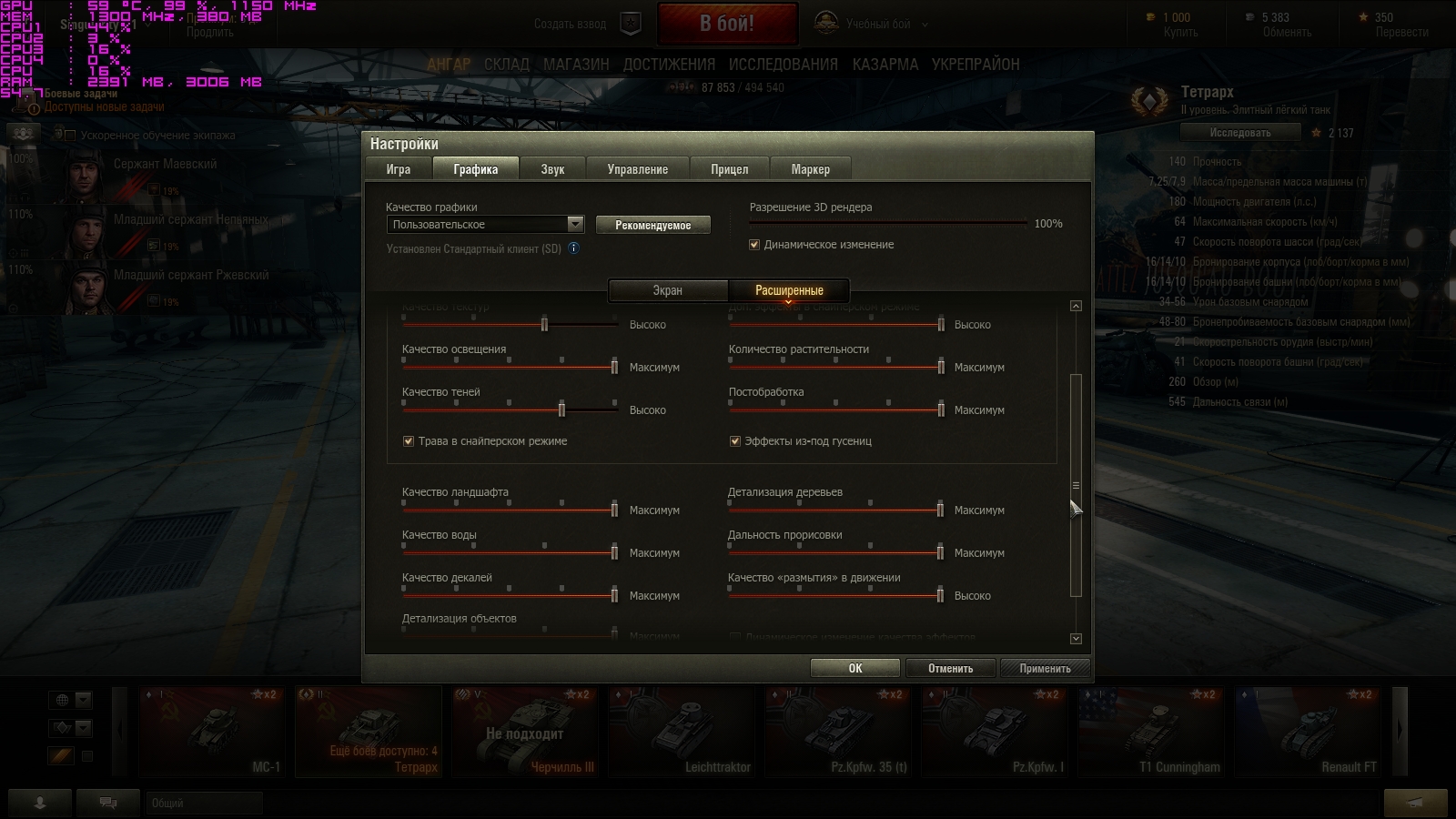
Task: Switch to the Прицел tab
Action: pos(729,169)
